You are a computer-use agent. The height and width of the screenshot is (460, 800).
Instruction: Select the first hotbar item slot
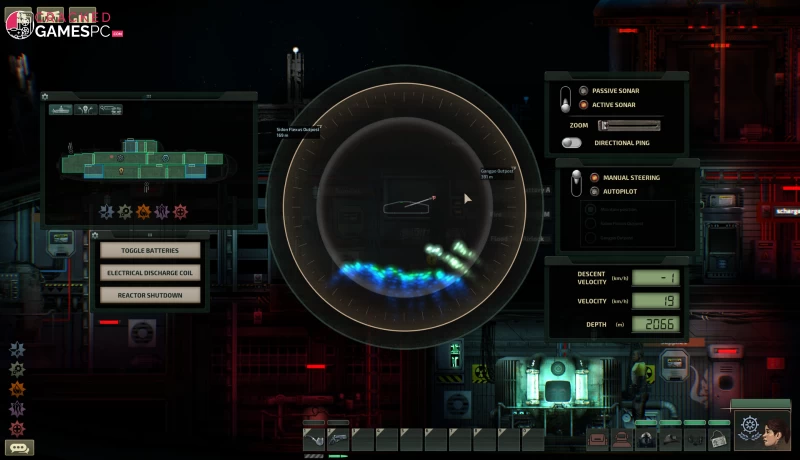(313, 438)
